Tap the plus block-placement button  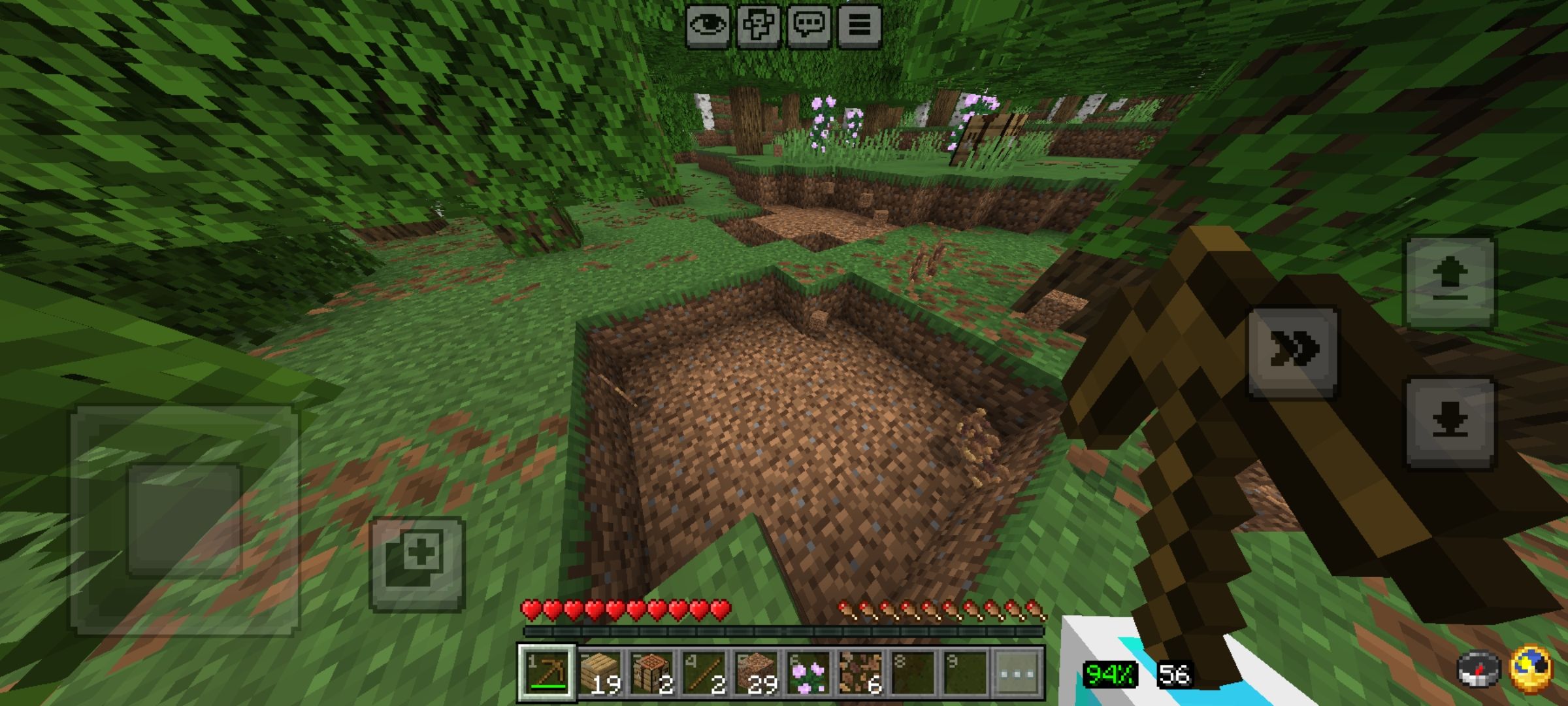coord(417,563)
